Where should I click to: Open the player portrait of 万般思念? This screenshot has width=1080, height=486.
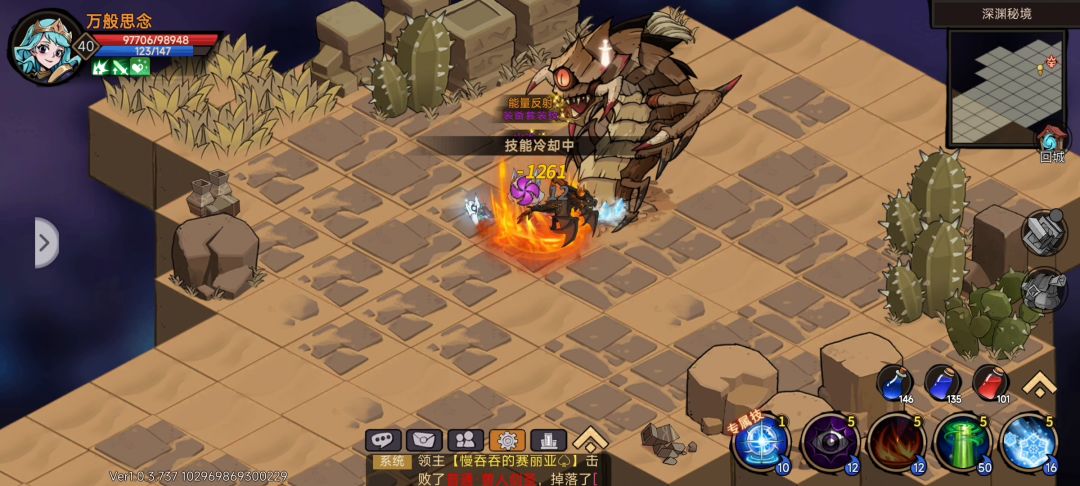click(45, 47)
